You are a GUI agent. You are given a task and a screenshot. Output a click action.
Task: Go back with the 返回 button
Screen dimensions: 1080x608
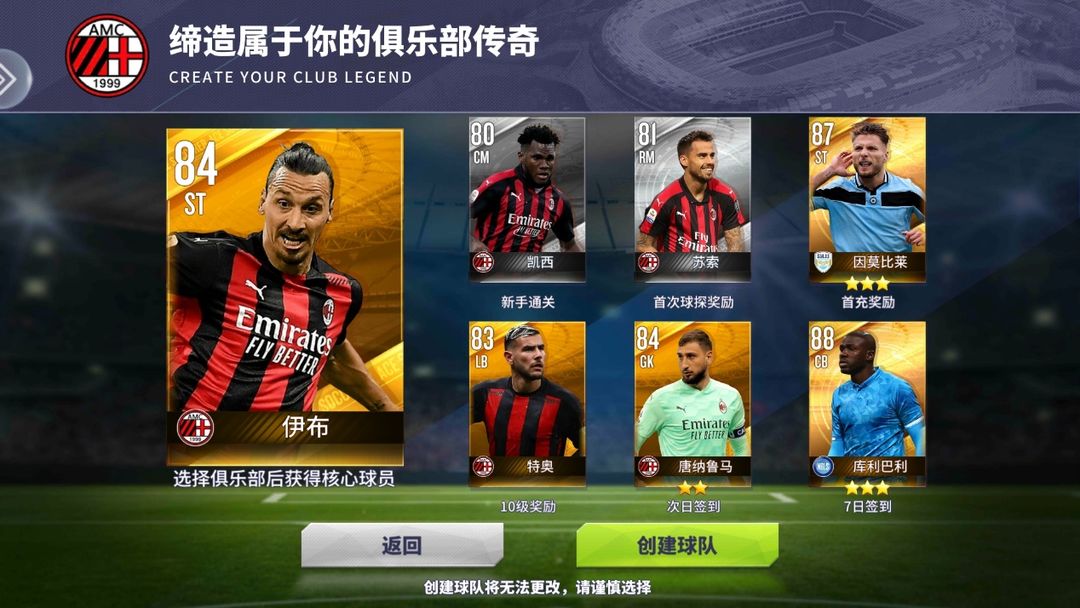[x=402, y=546]
